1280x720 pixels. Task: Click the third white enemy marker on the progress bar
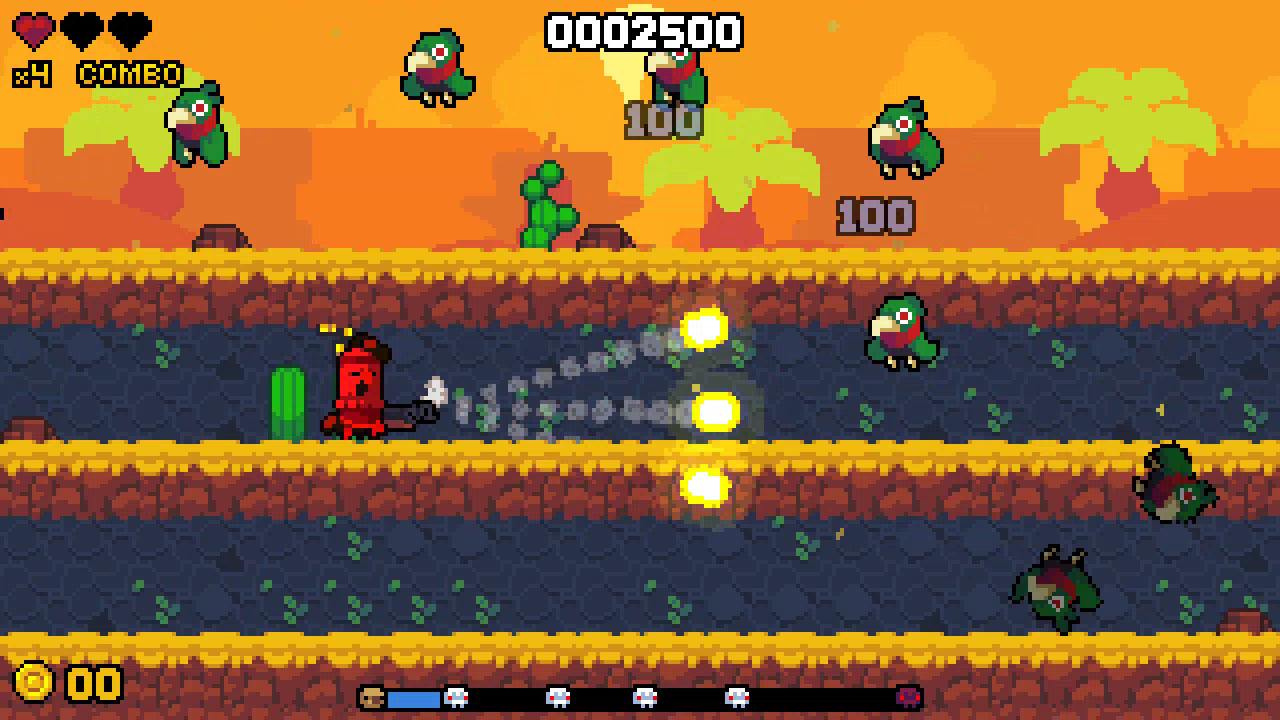pos(647,697)
